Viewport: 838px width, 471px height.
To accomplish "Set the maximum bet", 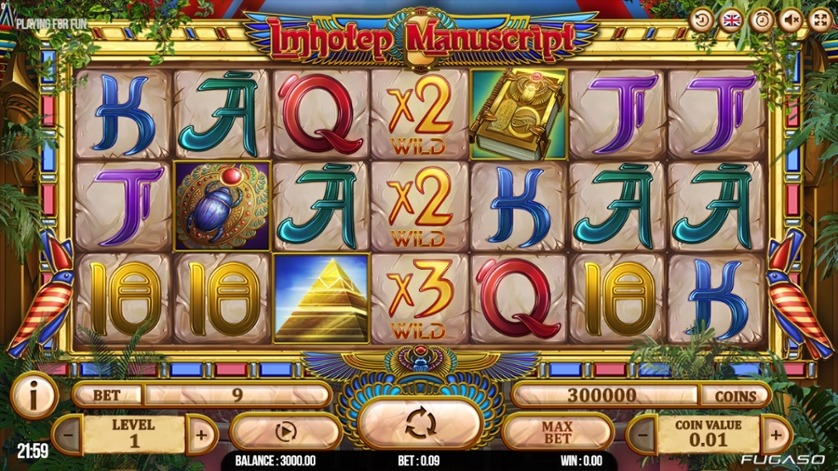I will 556,433.
